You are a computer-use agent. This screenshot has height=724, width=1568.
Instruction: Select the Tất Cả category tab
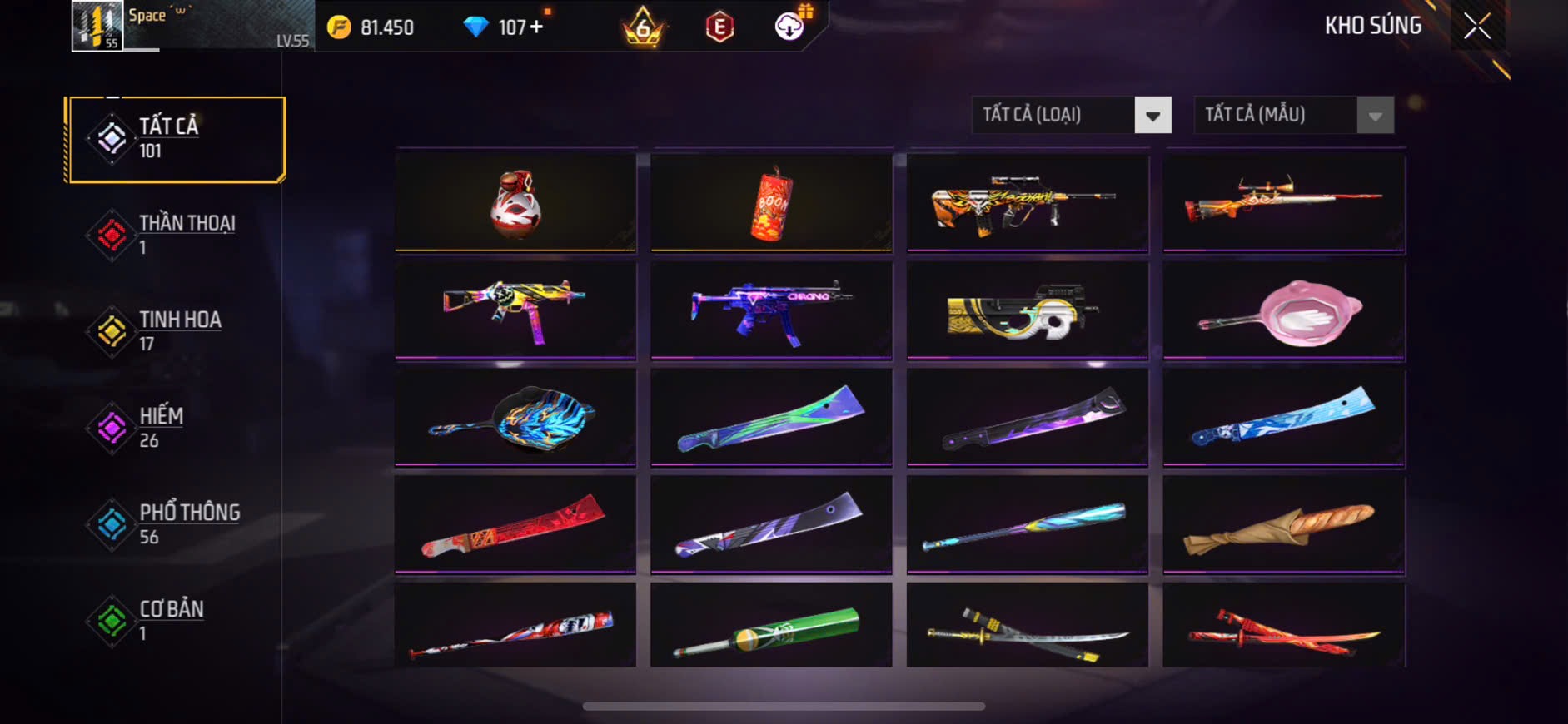click(177, 139)
